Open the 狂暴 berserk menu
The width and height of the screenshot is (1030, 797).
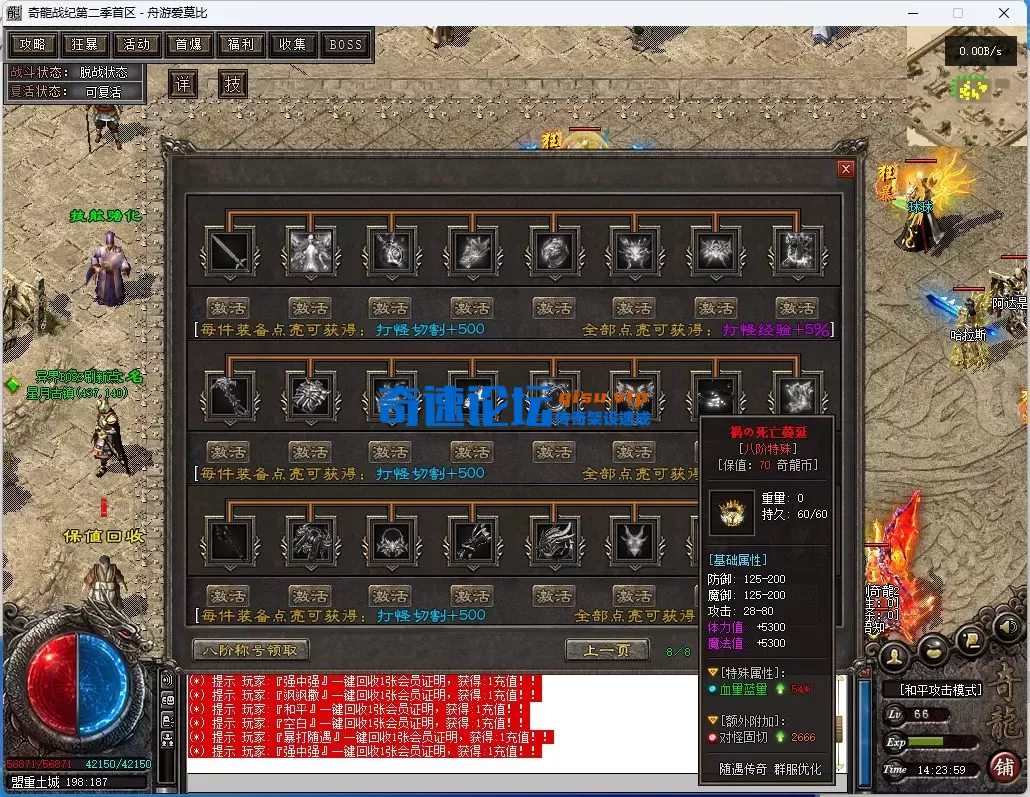tap(85, 44)
